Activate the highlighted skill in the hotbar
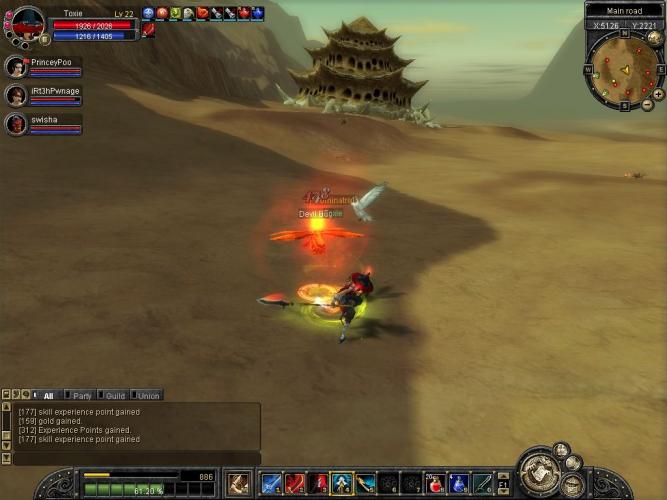Screen dimensions: 667x500 pos(342,484)
